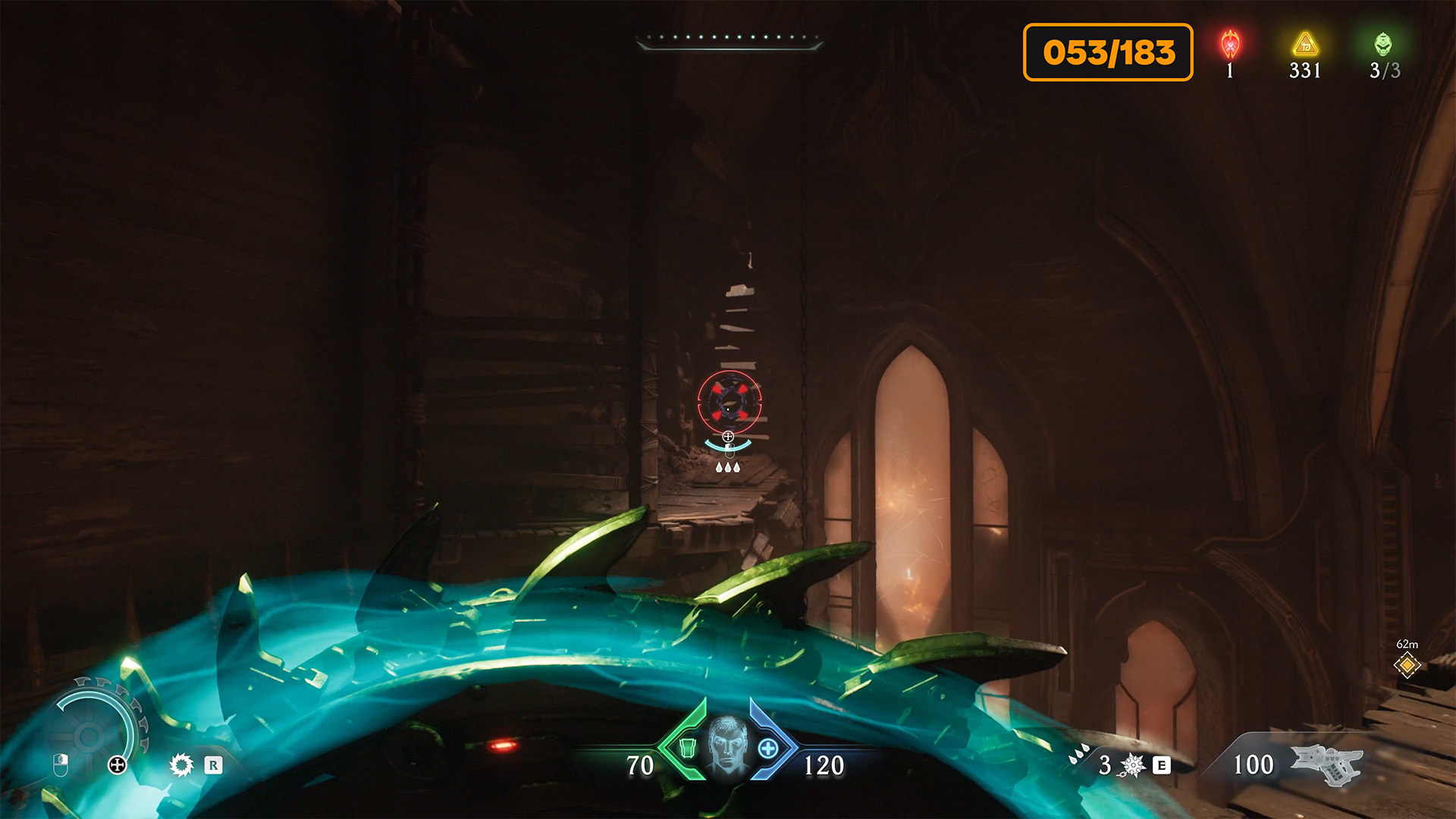The image size is (1456, 819).
Task: Click the yellow diamond objective marker
Action: point(1407,665)
